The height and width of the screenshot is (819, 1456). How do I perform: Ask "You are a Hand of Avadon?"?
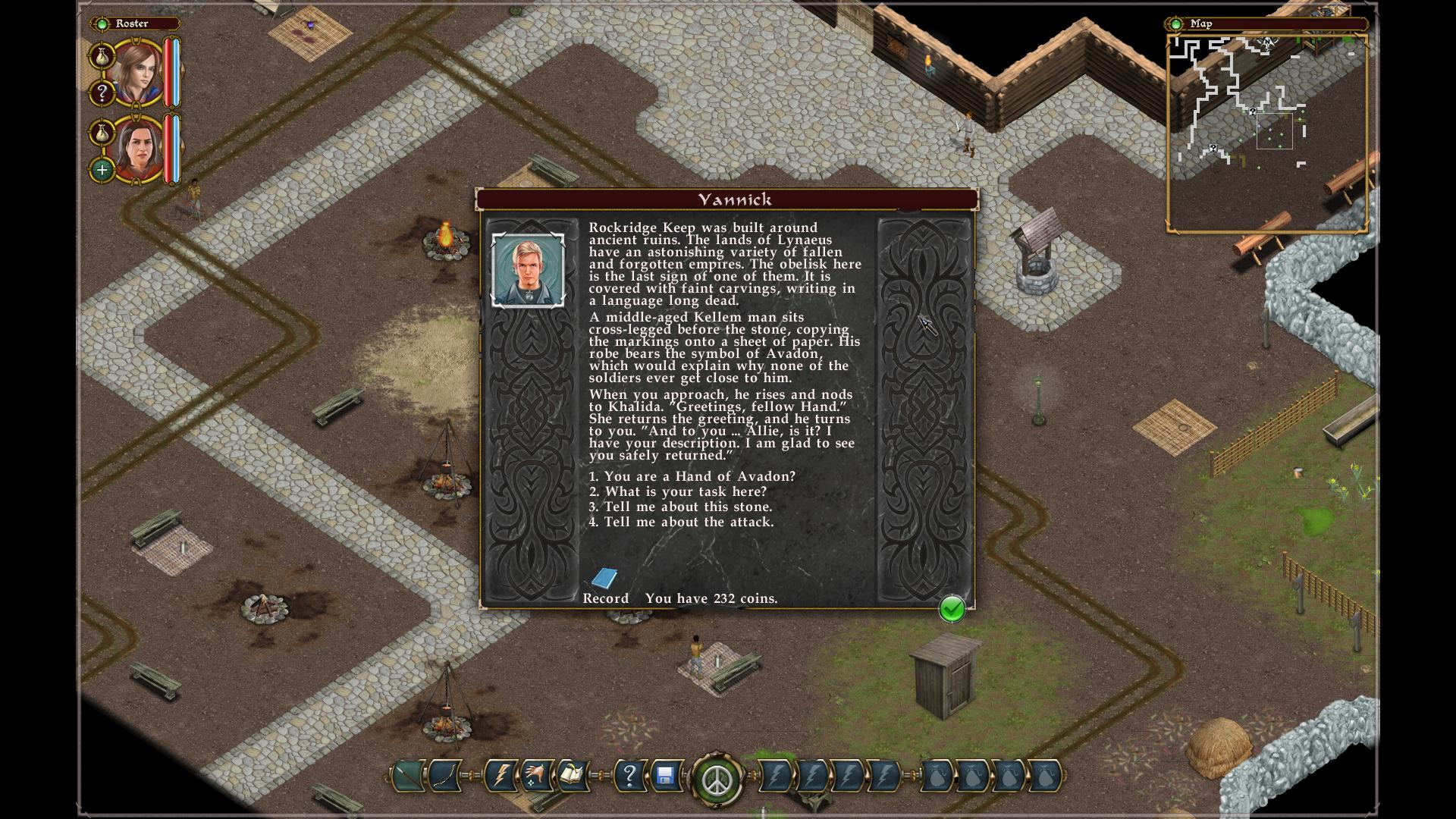692,476
